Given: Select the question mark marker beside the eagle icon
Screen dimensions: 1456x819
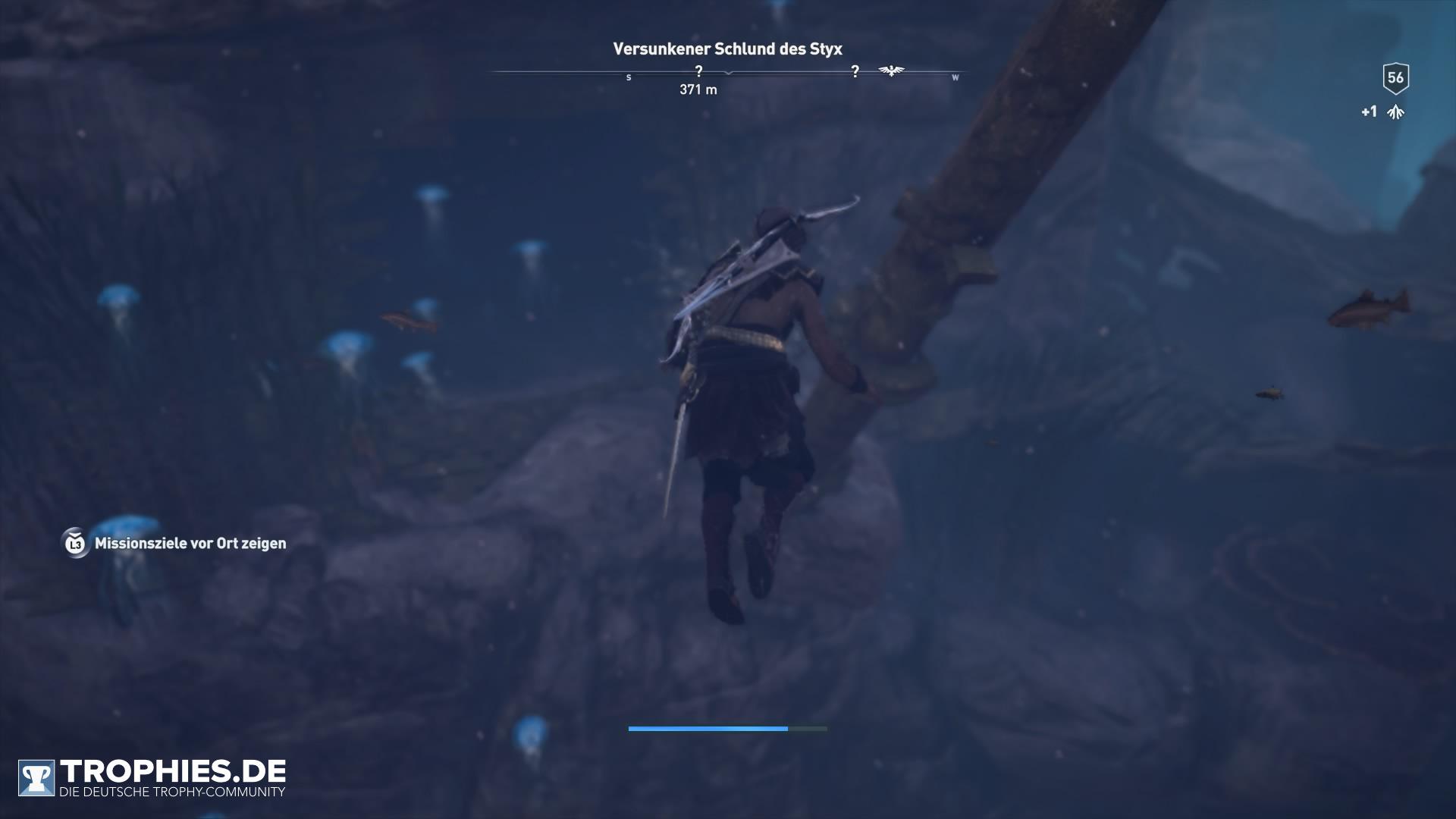Looking at the screenshot, I should point(855,71).
